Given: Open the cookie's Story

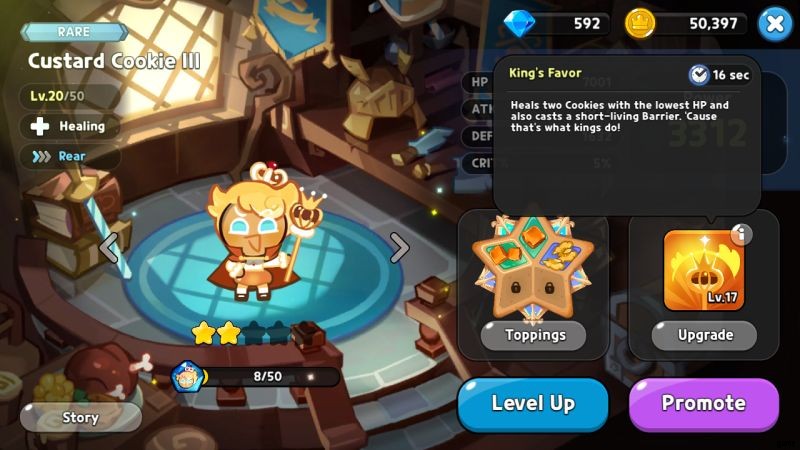Looking at the screenshot, I should (80, 417).
